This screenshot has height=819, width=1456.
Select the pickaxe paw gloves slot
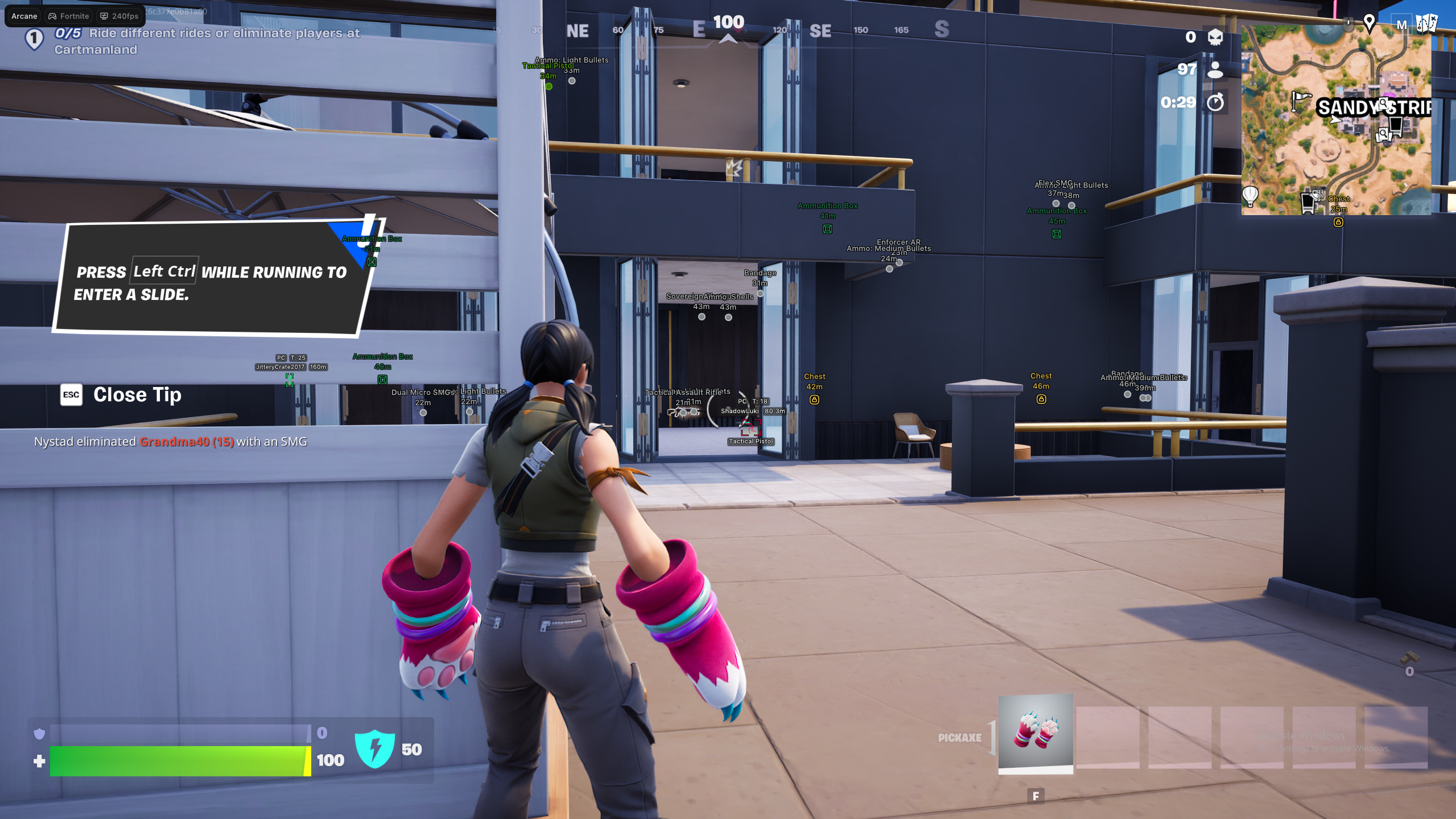[1035, 732]
